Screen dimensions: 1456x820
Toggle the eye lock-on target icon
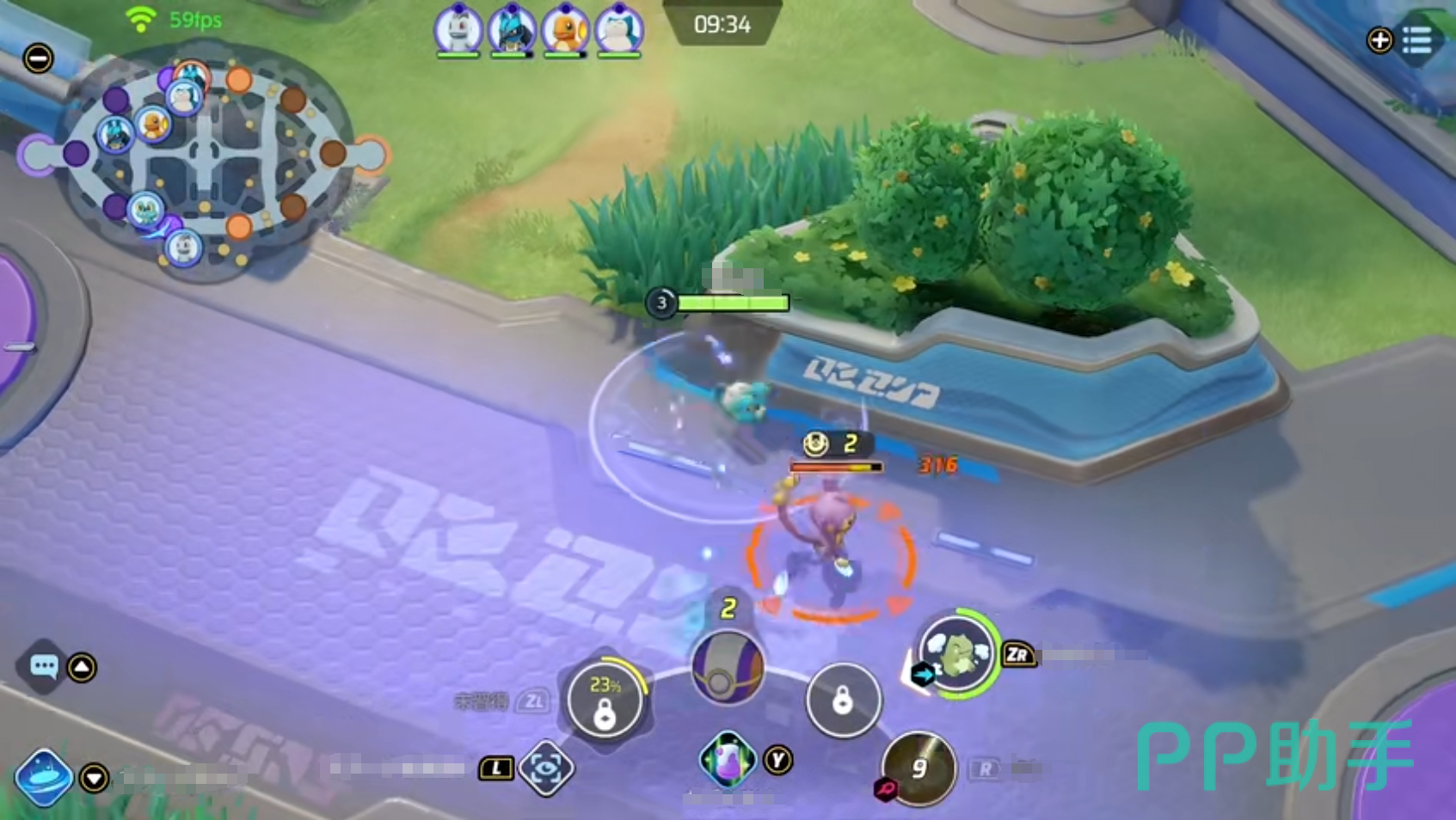pyautogui.click(x=546, y=768)
